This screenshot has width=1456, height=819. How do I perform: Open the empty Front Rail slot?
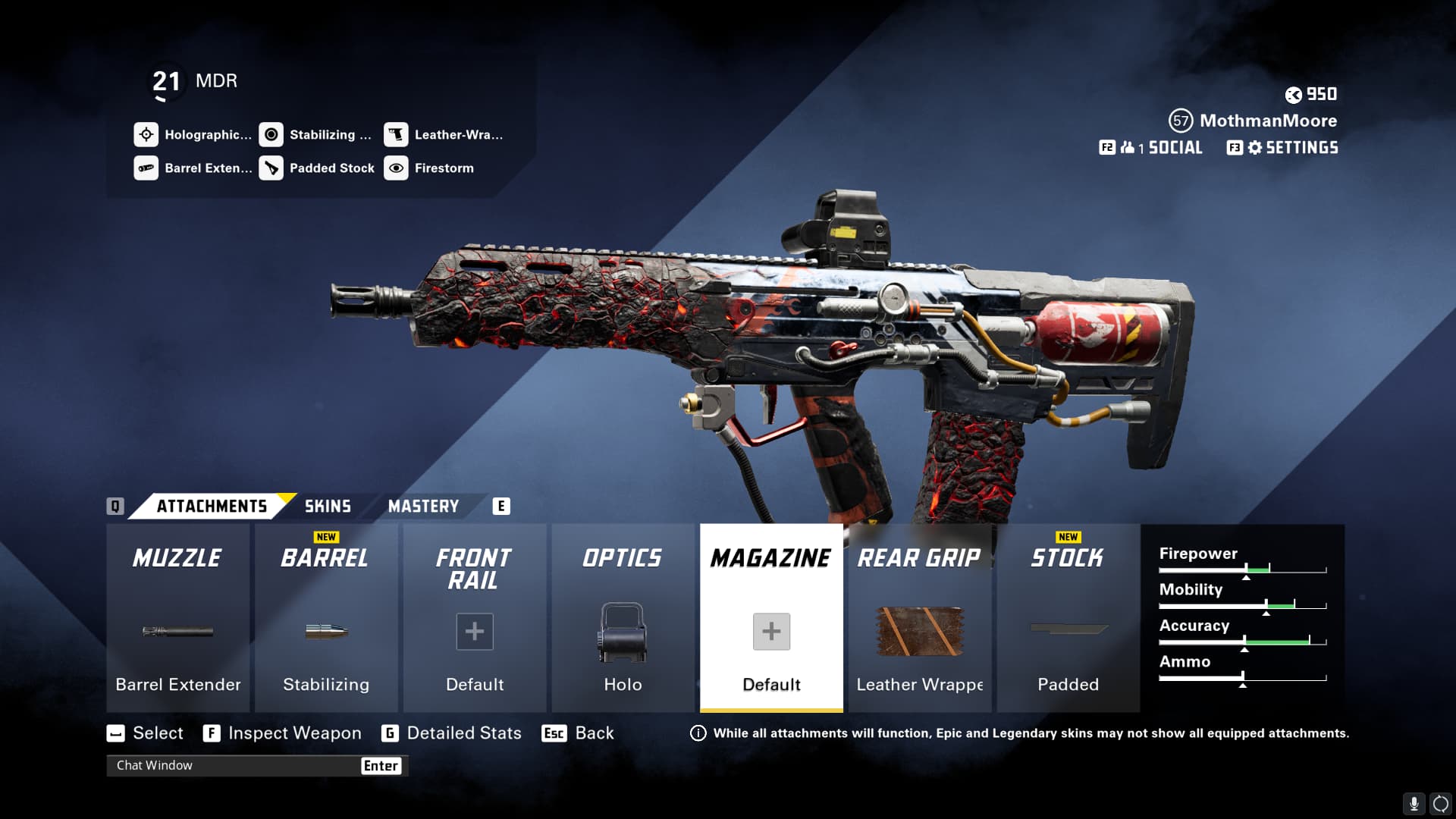[475, 618]
